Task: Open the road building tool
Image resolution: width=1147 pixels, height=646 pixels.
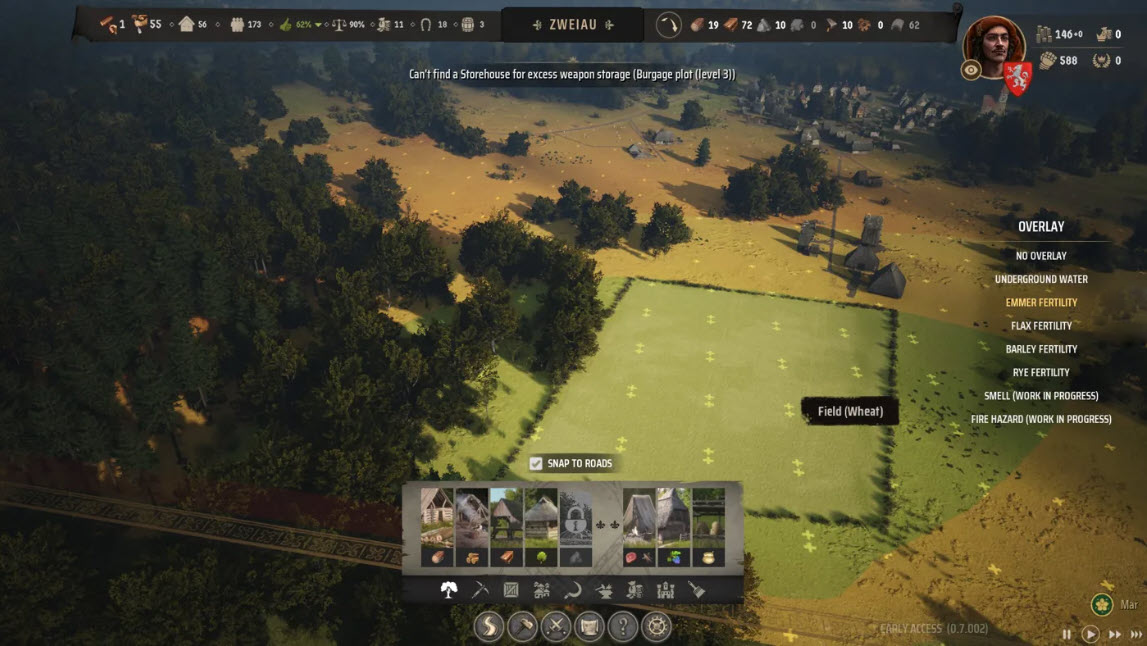Action: (489, 627)
